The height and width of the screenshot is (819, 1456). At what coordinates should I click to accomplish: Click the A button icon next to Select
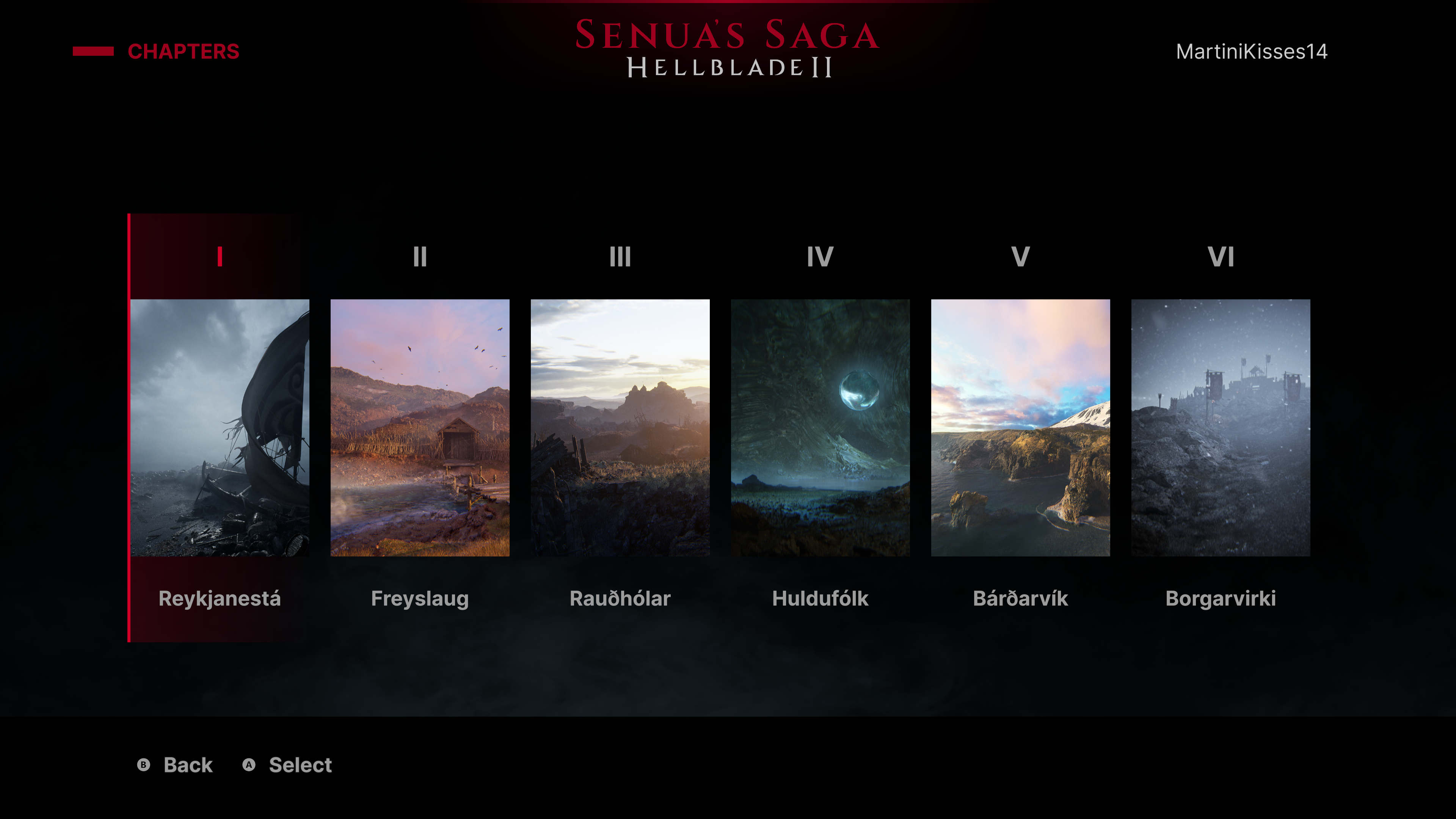click(x=249, y=765)
